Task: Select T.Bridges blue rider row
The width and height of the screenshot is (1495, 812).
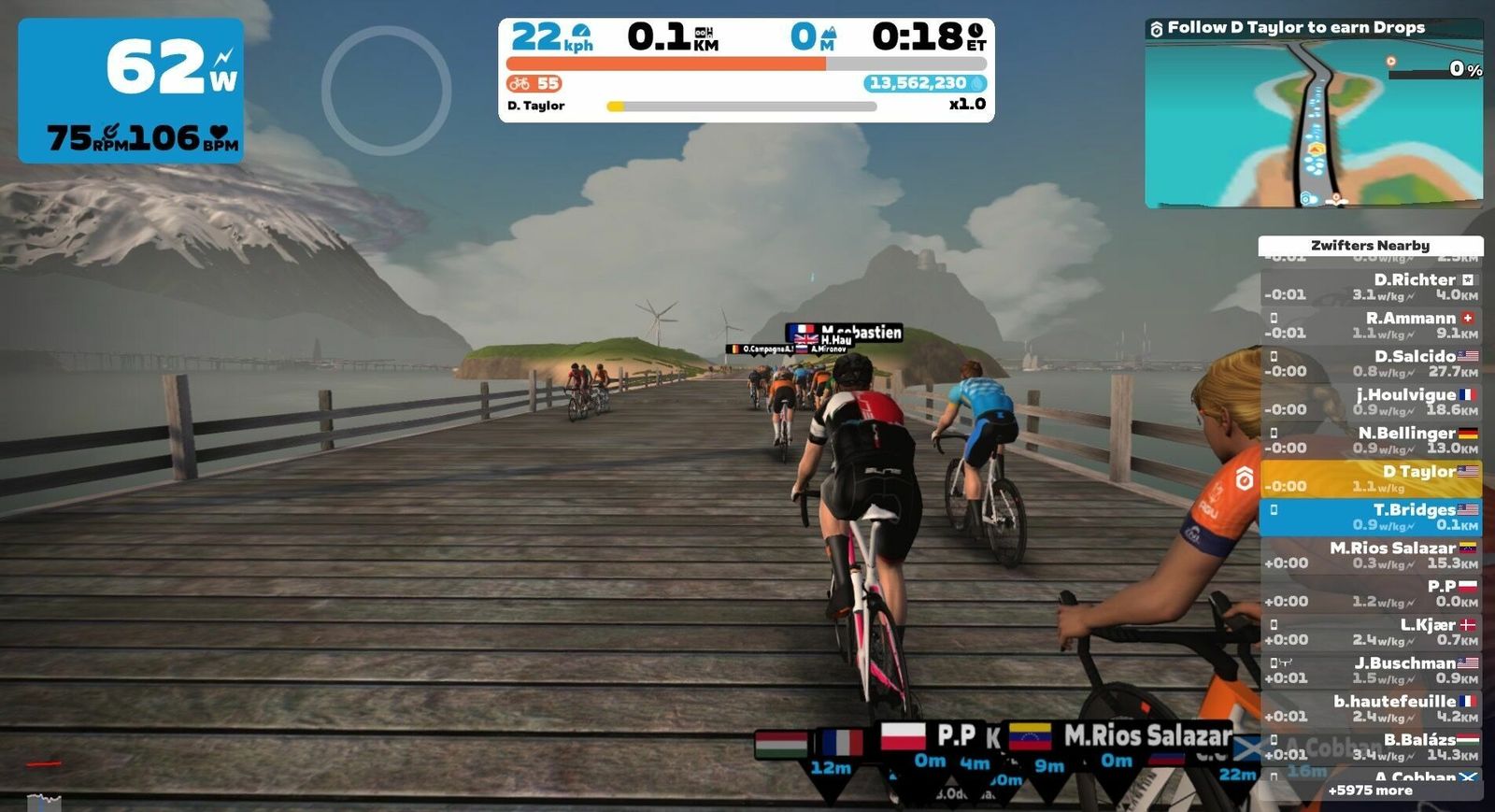Action: point(1370,517)
